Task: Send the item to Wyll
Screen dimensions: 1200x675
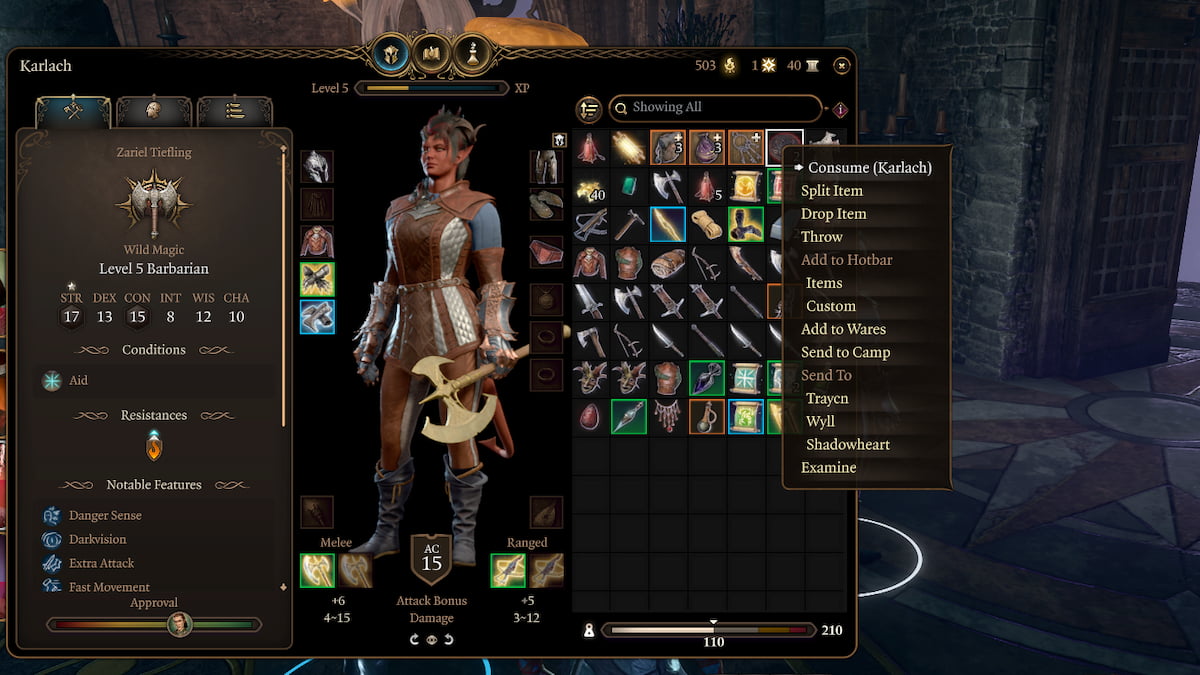Action: pos(820,421)
